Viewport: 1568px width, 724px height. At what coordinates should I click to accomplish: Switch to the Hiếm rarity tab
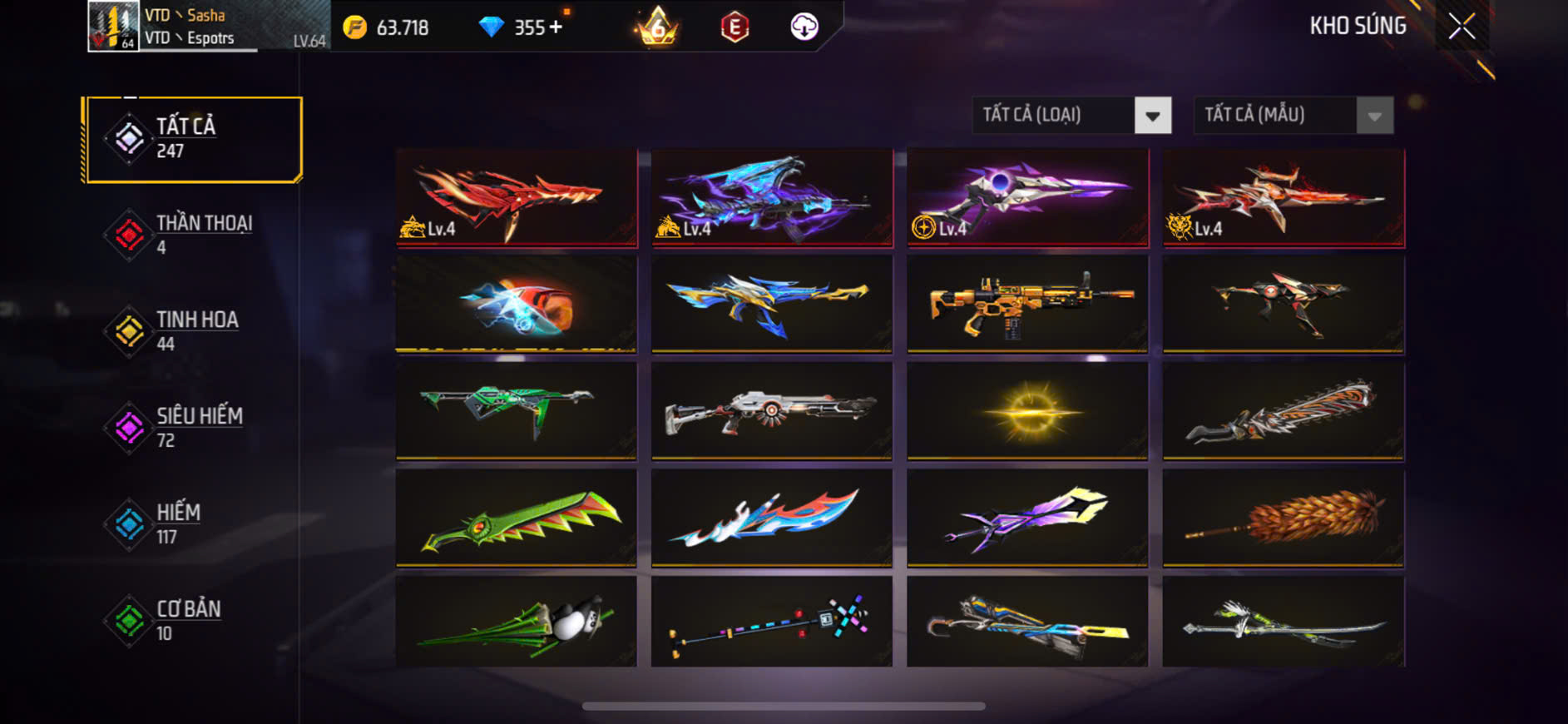pos(193,524)
